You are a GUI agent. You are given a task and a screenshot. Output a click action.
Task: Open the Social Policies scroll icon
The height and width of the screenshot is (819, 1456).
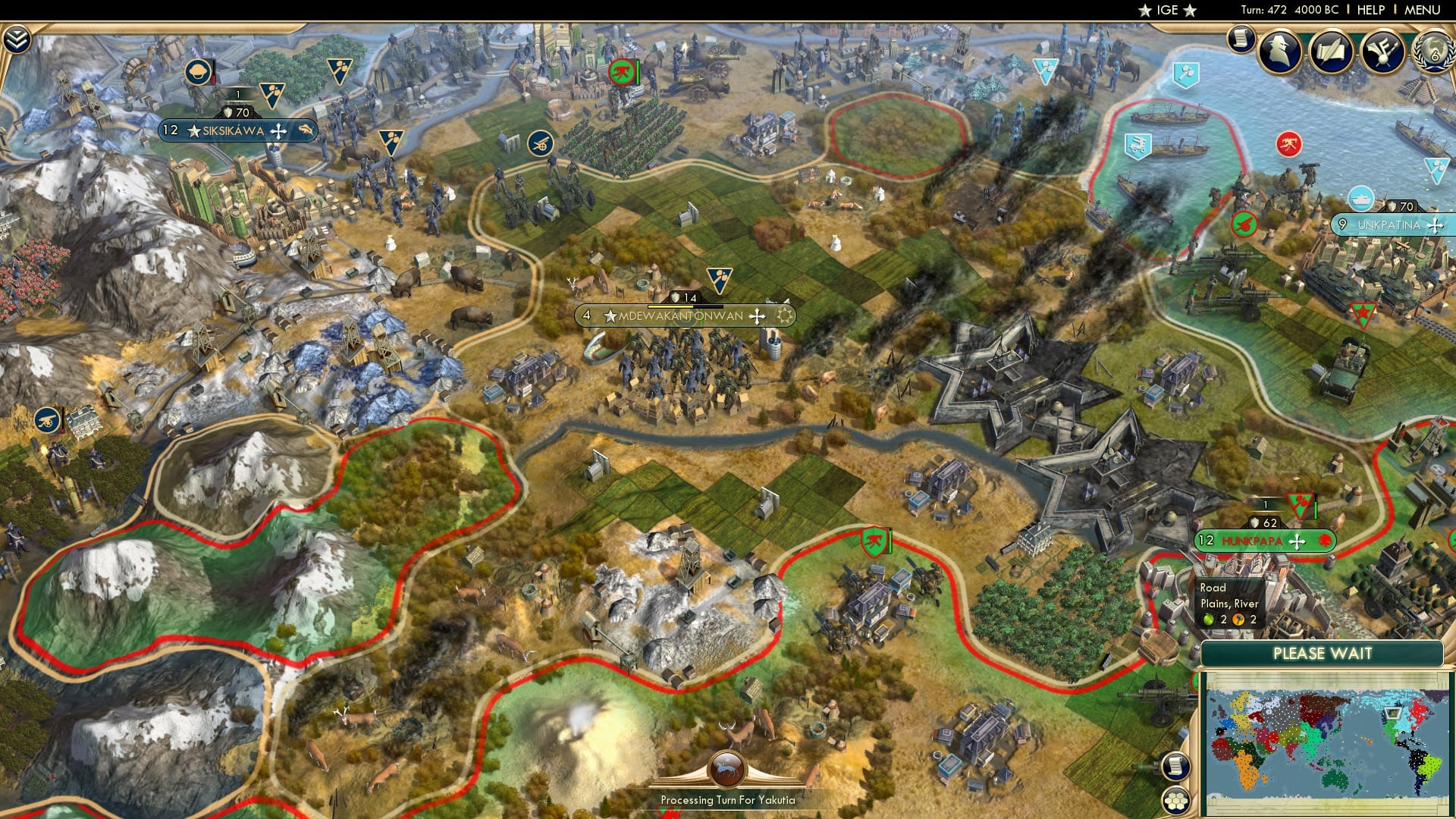click(1332, 51)
